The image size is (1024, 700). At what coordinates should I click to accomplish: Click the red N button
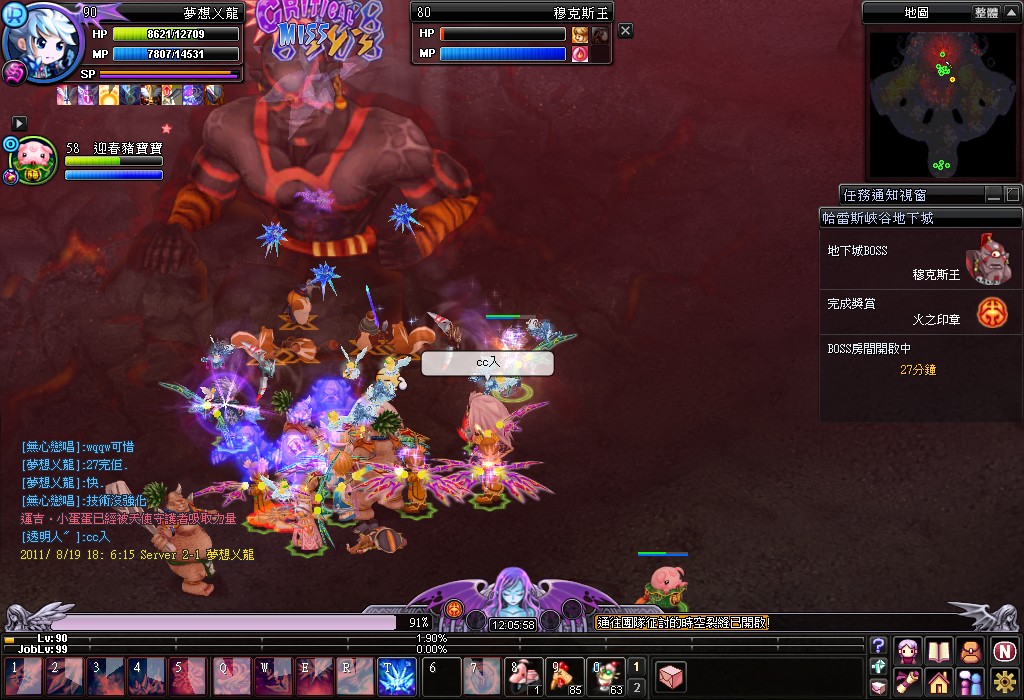pos(1004,651)
